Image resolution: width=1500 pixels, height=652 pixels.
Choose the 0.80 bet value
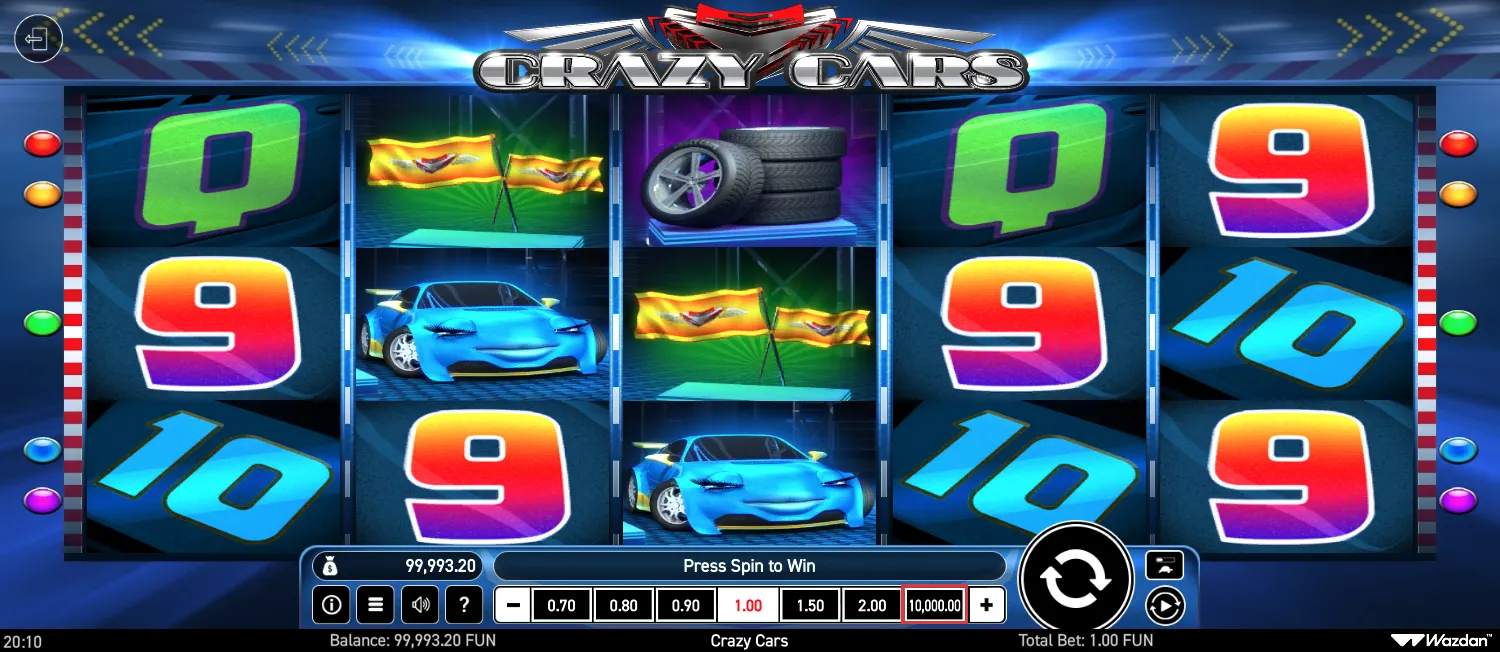(x=624, y=605)
